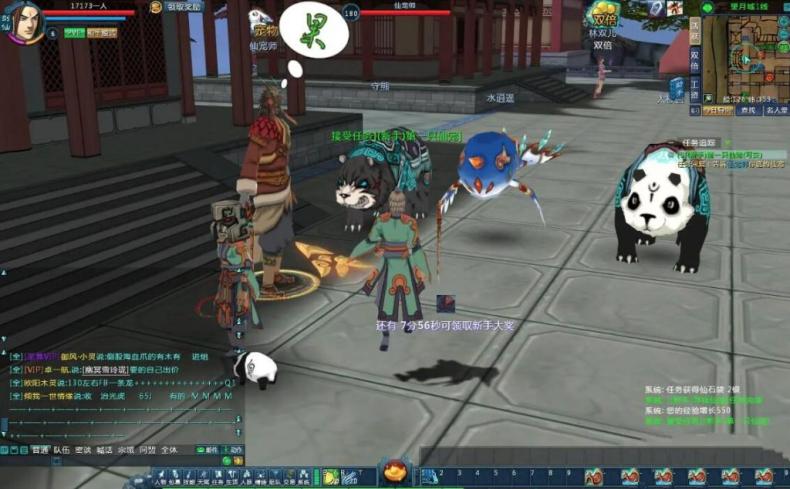This screenshot has height=489, width=790.
Task: Open the 人物 character menu
Action: click(x=160, y=480)
